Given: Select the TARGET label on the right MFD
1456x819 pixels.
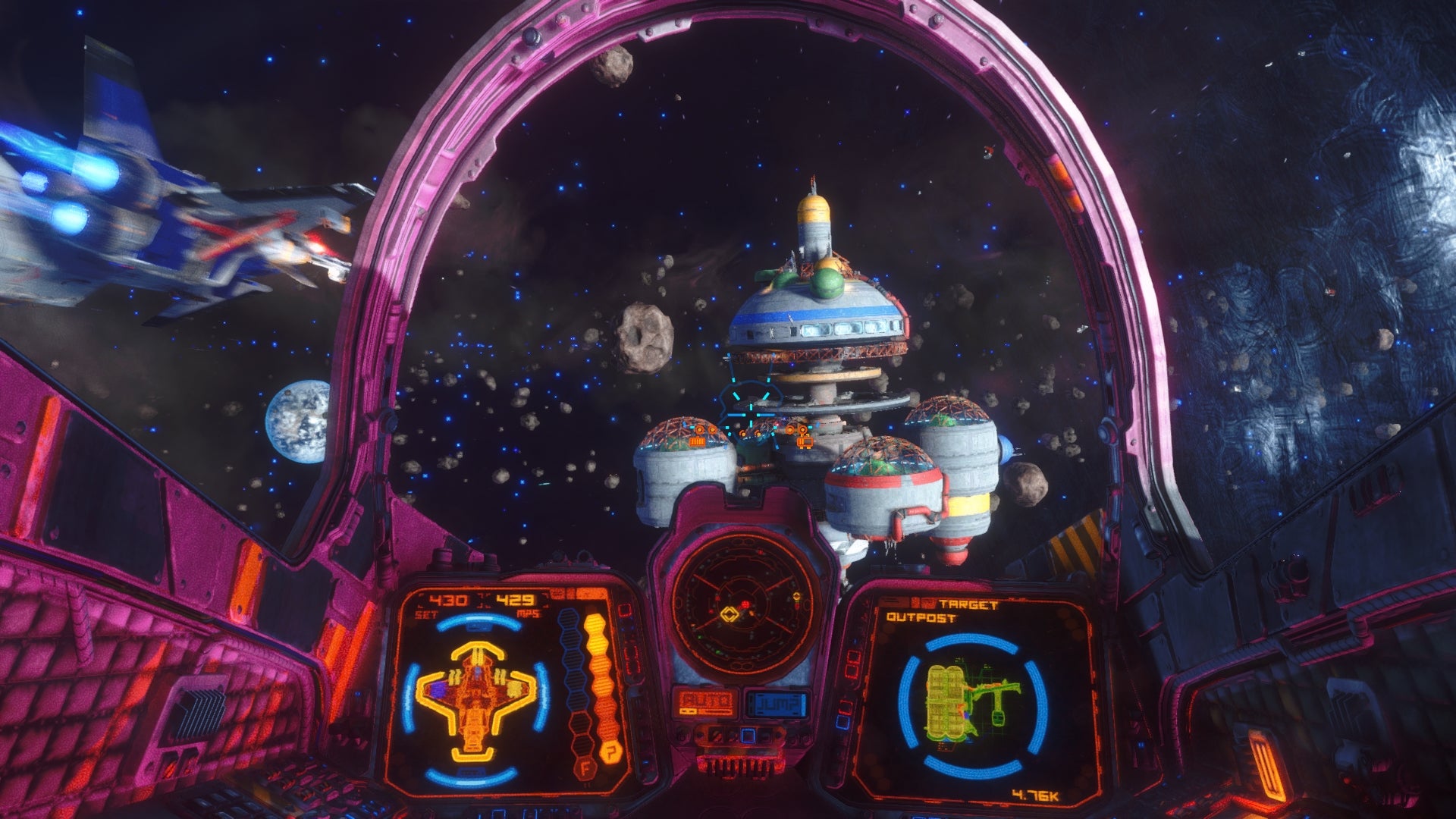Looking at the screenshot, I should [968, 604].
